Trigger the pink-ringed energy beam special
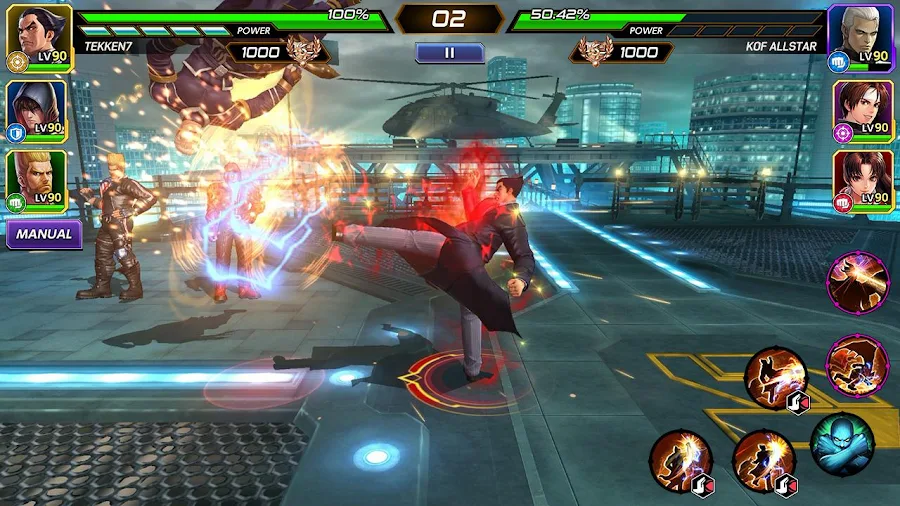 (x=857, y=282)
